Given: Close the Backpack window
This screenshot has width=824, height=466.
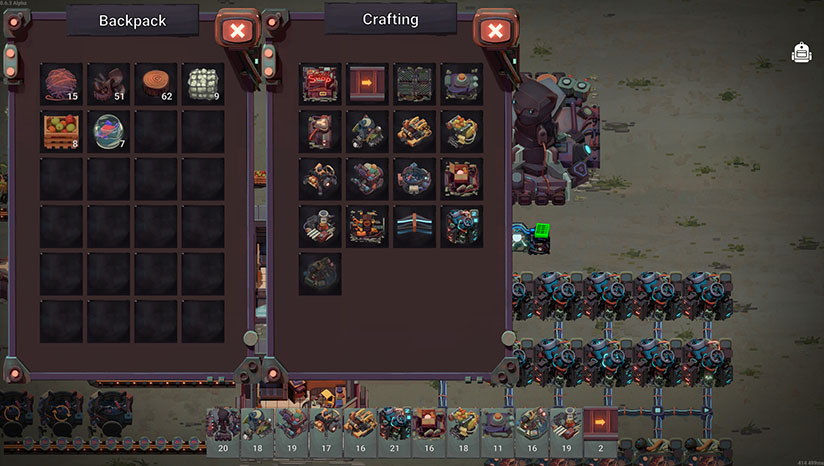Looking at the screenshot, I should [x=237, y=31].
